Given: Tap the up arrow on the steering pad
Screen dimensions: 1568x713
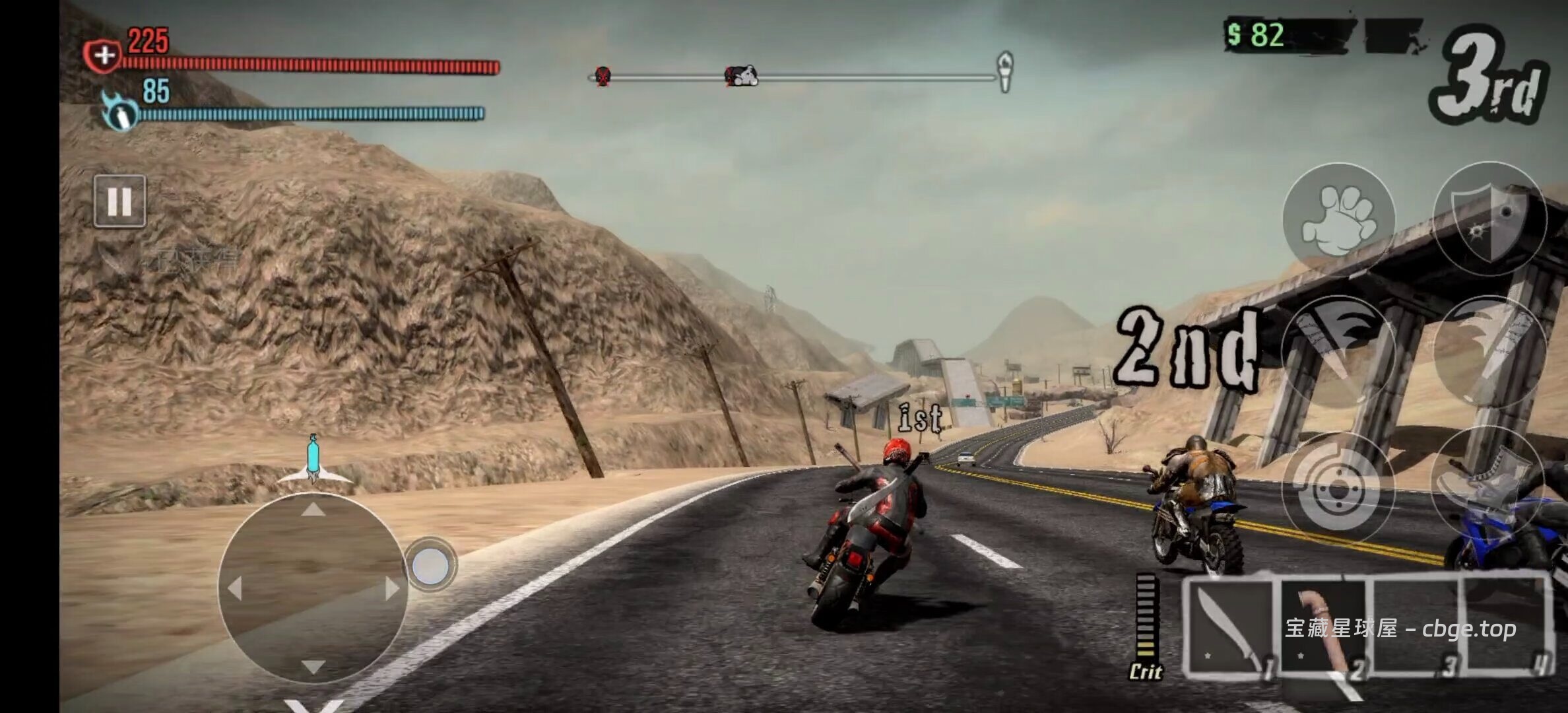Looking at the screenshot, I should 313,510.
